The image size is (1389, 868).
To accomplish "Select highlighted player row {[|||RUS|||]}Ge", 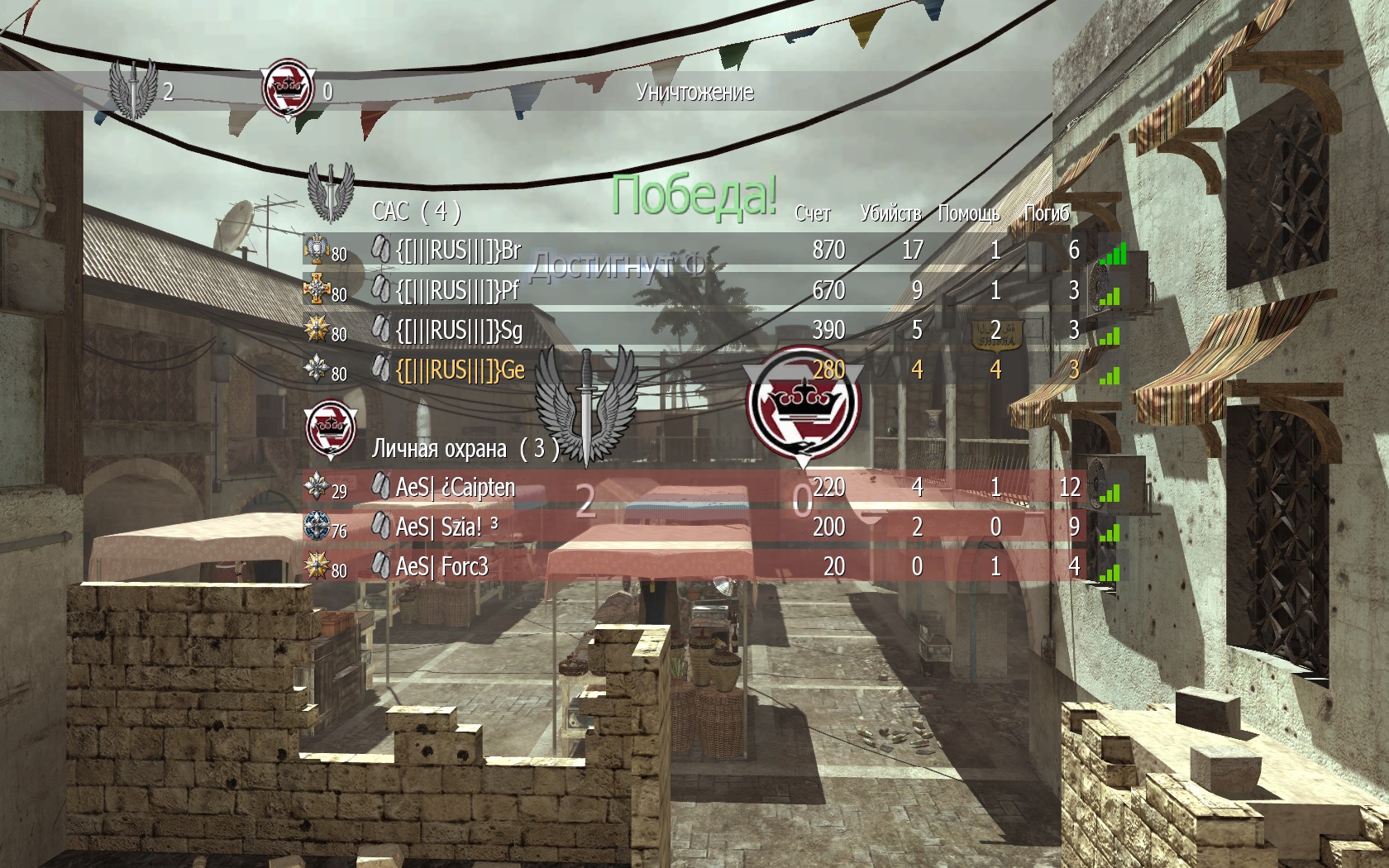I will tap(460, 370).
